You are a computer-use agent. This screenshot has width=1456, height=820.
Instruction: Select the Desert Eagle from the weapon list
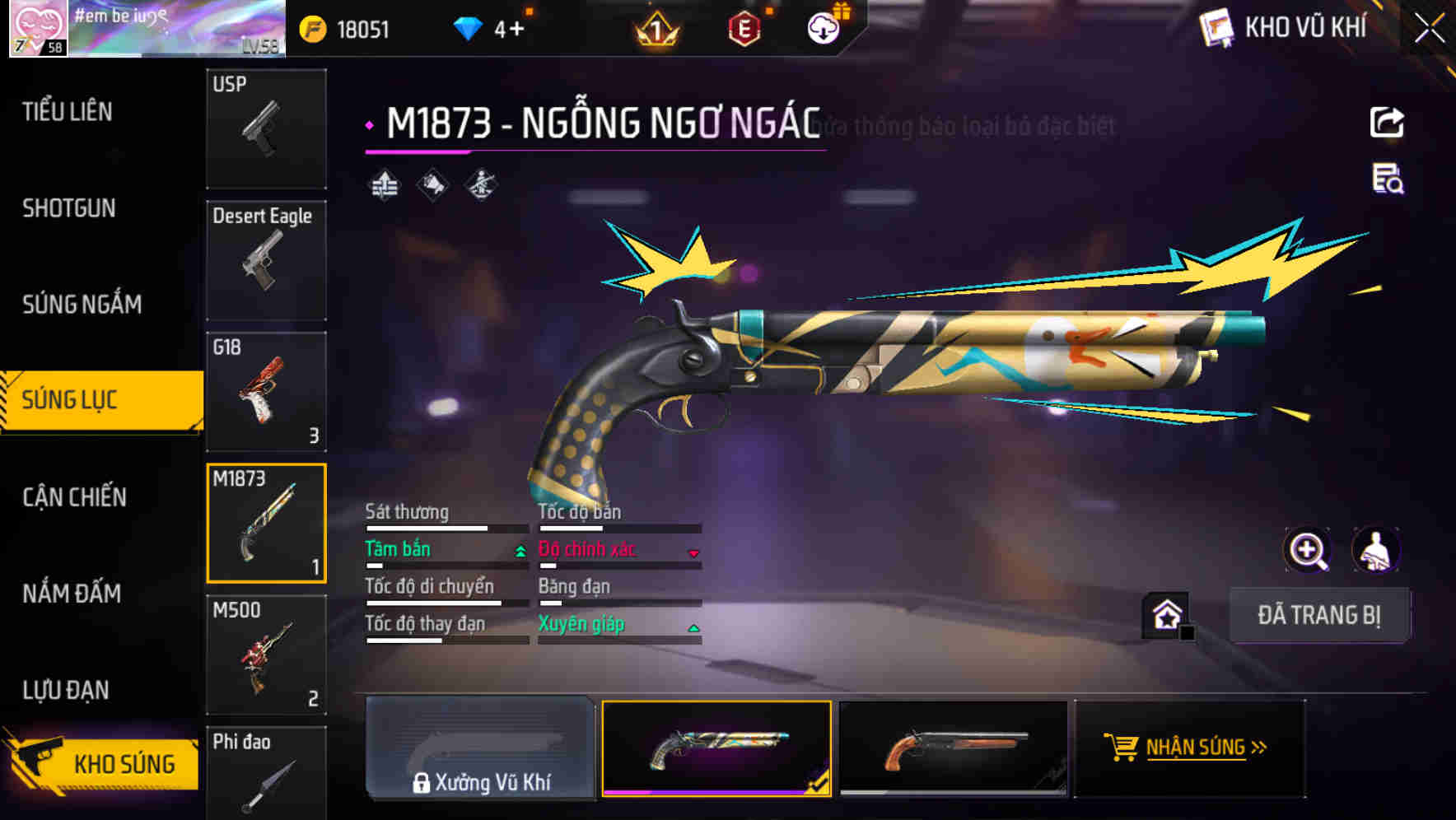pyautogui.click(x=266, y=260)
